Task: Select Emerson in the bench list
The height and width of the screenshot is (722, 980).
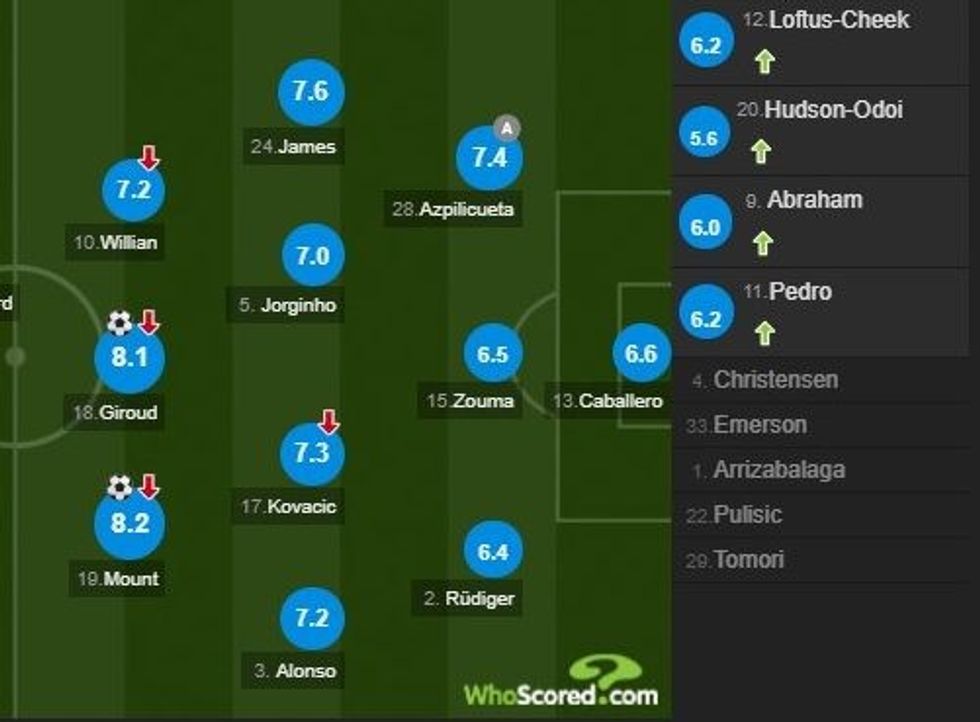Action: tap(759, 425)
